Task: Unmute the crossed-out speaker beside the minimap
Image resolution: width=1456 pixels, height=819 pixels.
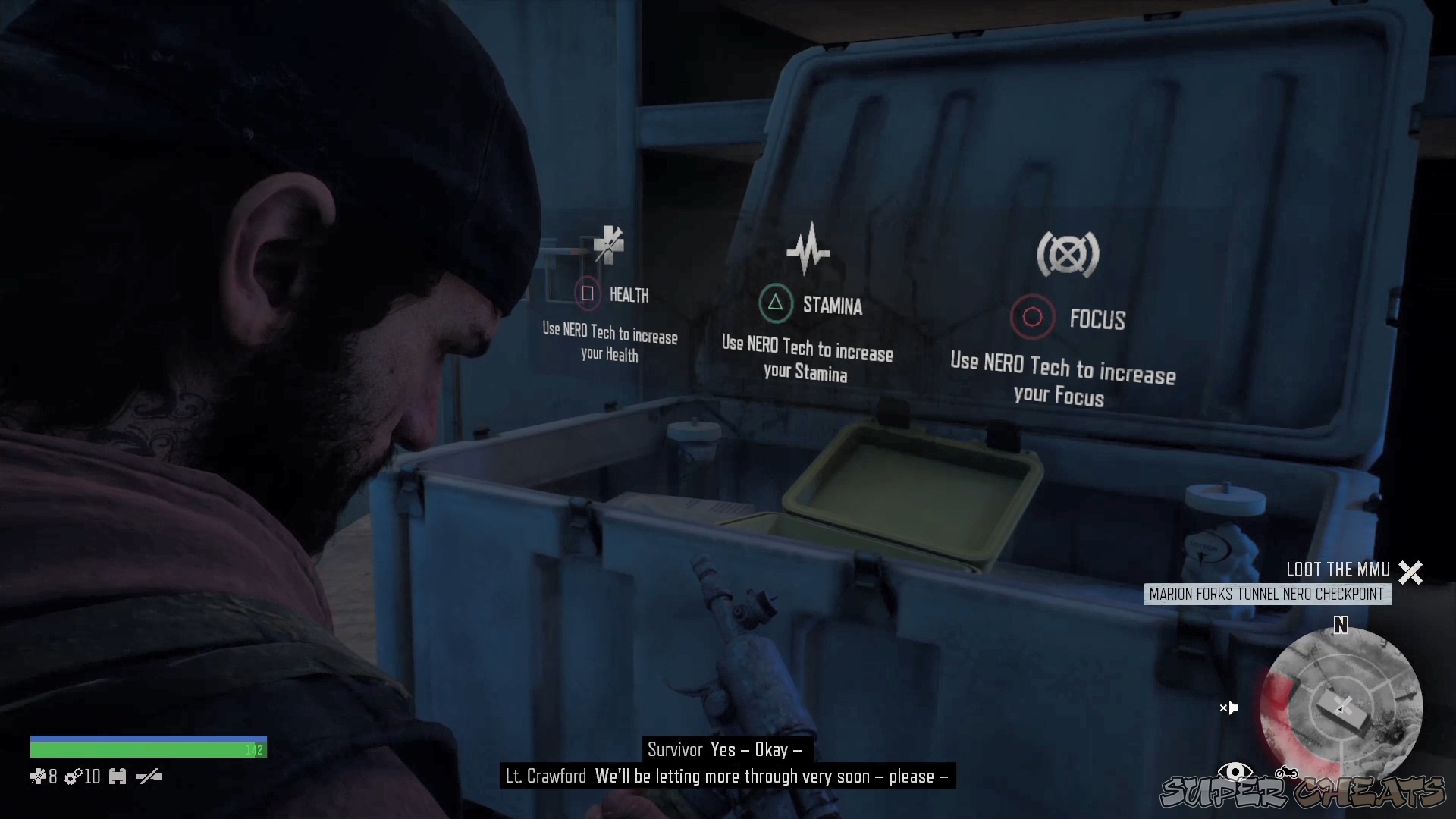Action: coord(1230,708)
